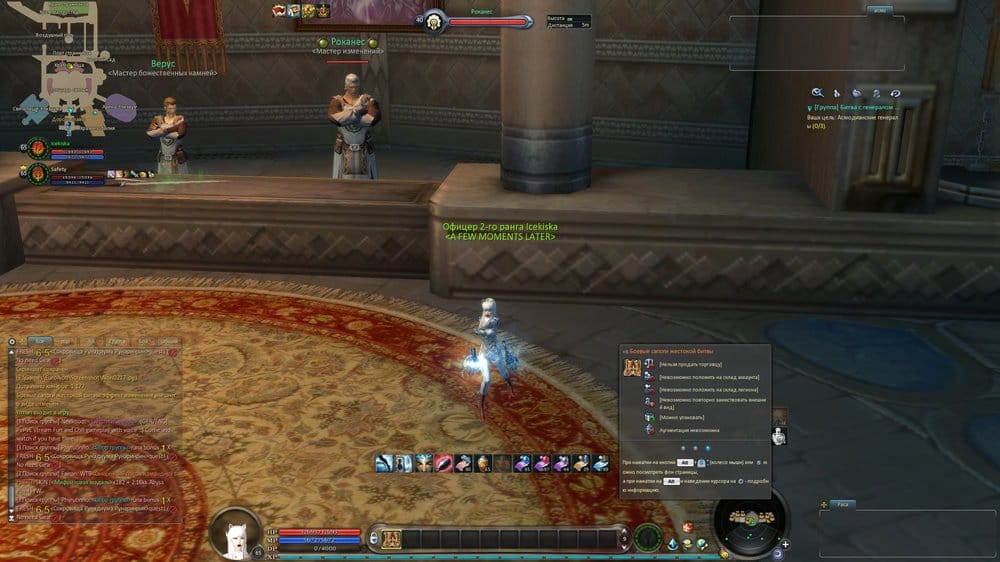Click the red gift box icon
The image size is (1000, 562).
688,527
